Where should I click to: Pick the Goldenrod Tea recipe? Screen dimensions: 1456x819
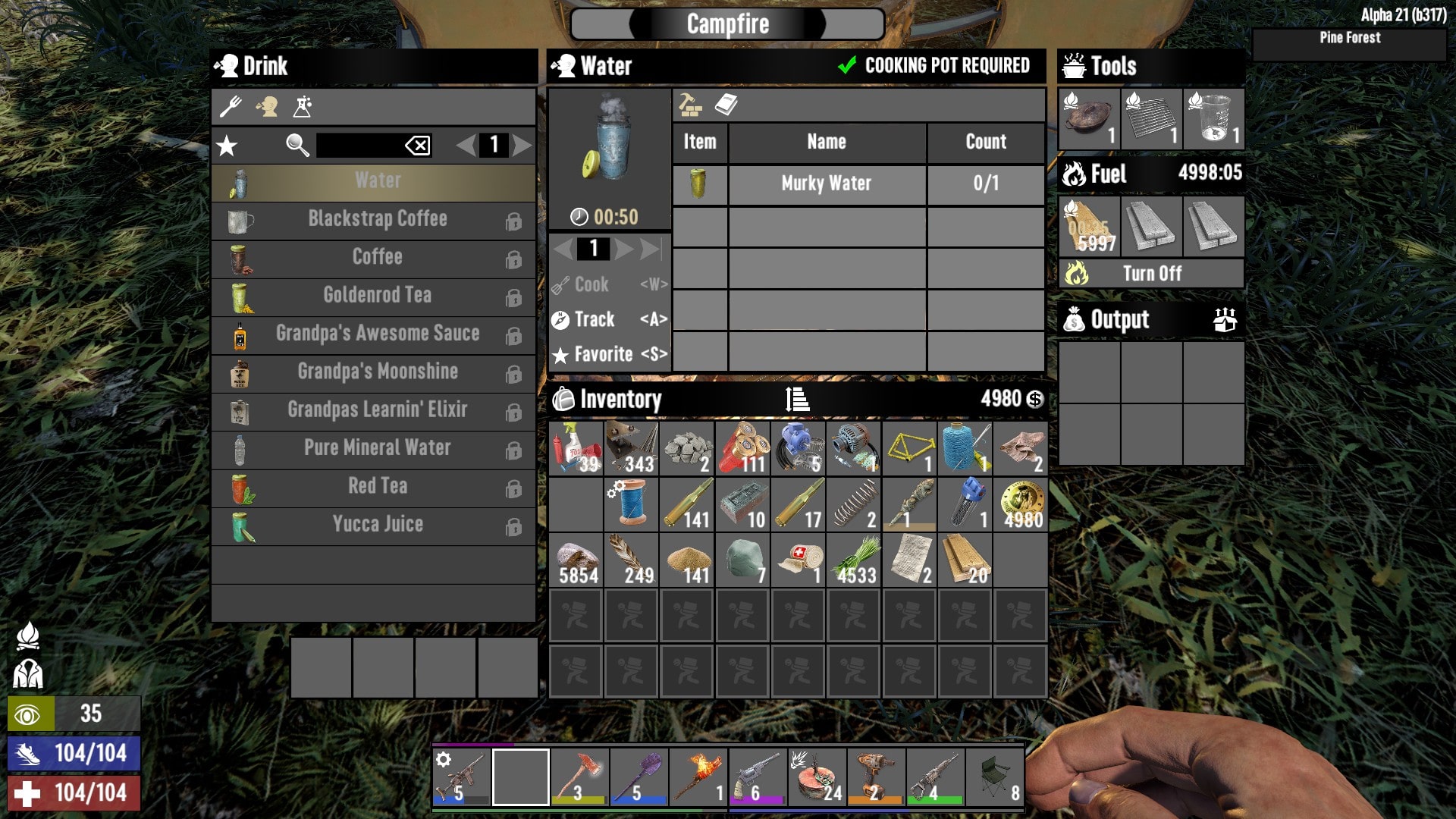[377, 296]
